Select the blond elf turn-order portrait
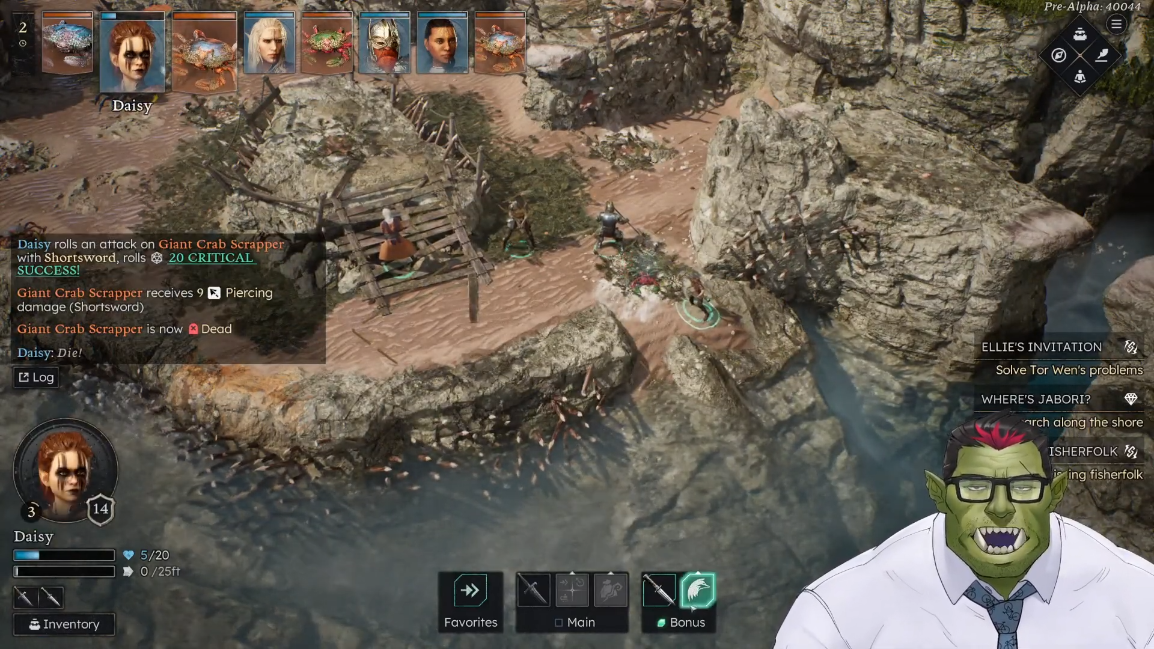This screenshot has width=1154, height=649. 270,43
